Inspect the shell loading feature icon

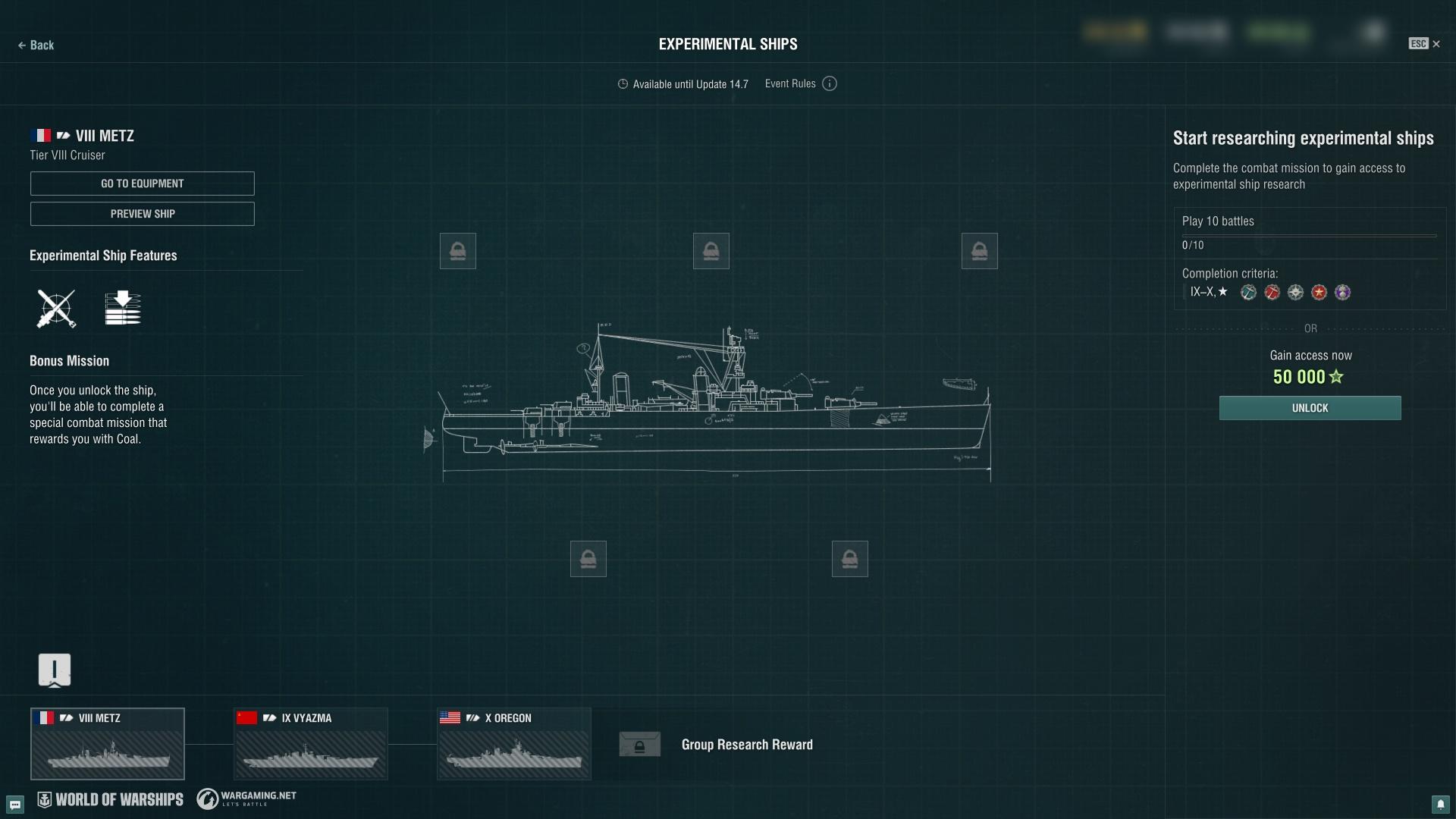[123, 309]
